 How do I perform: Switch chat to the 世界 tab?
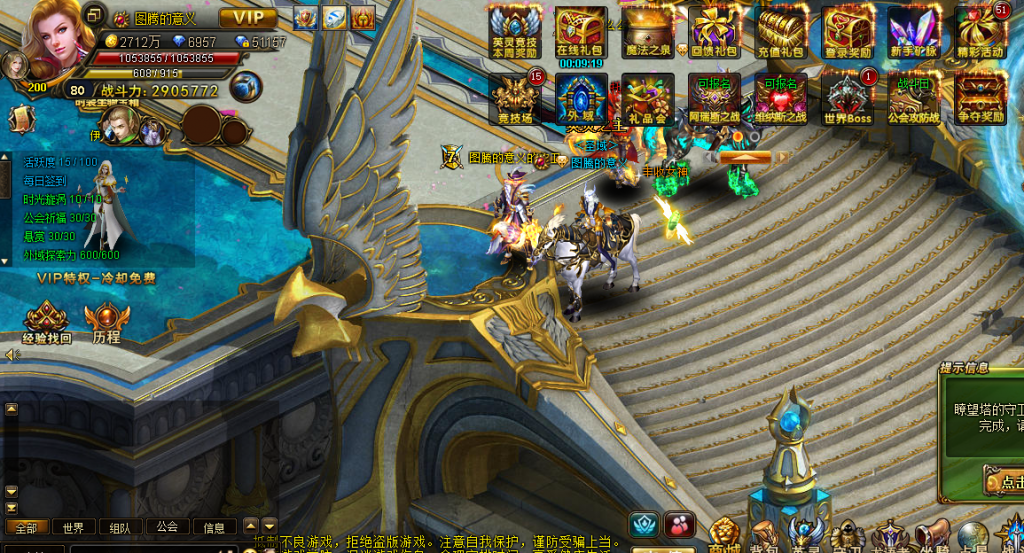(x=73, y=527)
